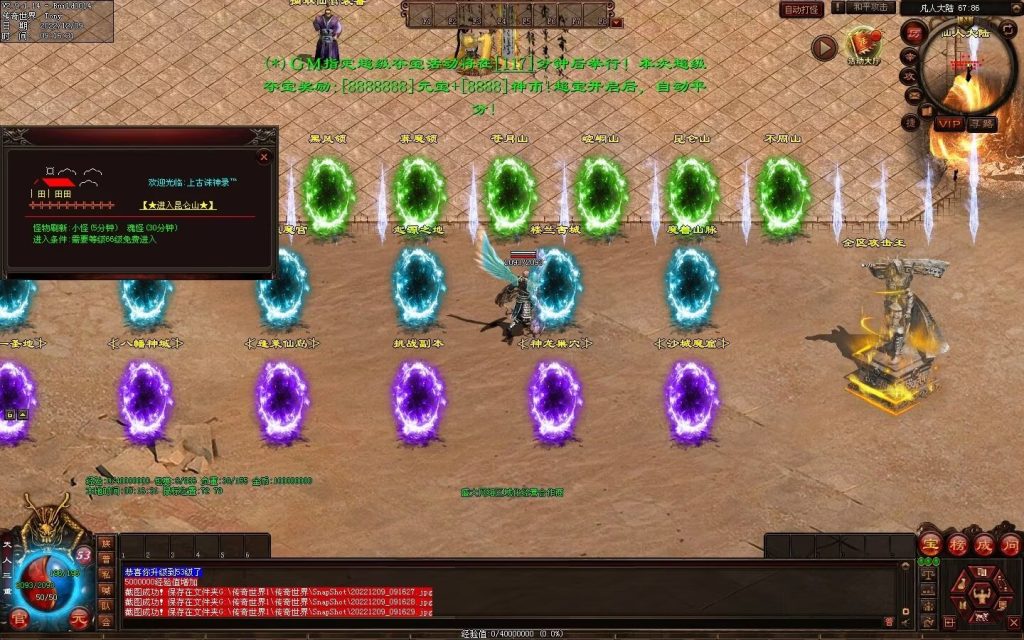Open the 活动大厅 event hall icon
1024x640 pixels.
[863, 45]
